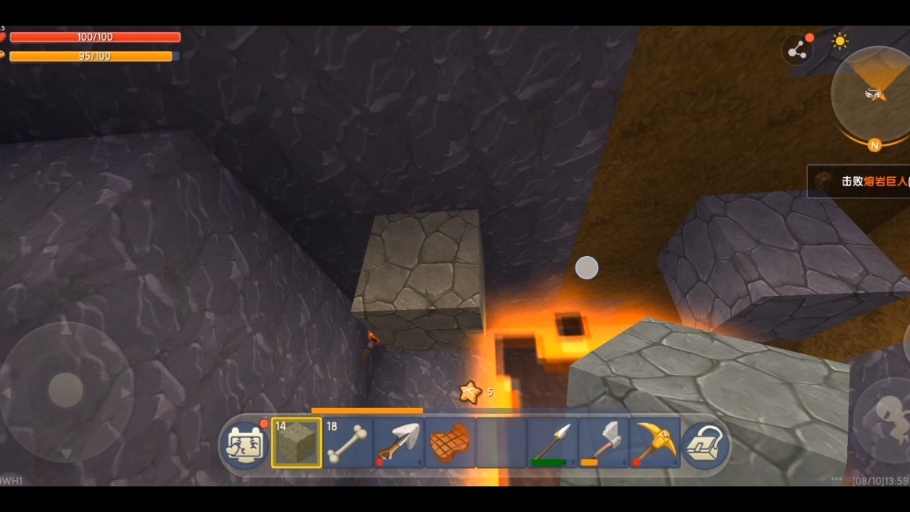
Task: Tap the virtual movement joystick
Action: pyautogui.click(x=66, y=389)
